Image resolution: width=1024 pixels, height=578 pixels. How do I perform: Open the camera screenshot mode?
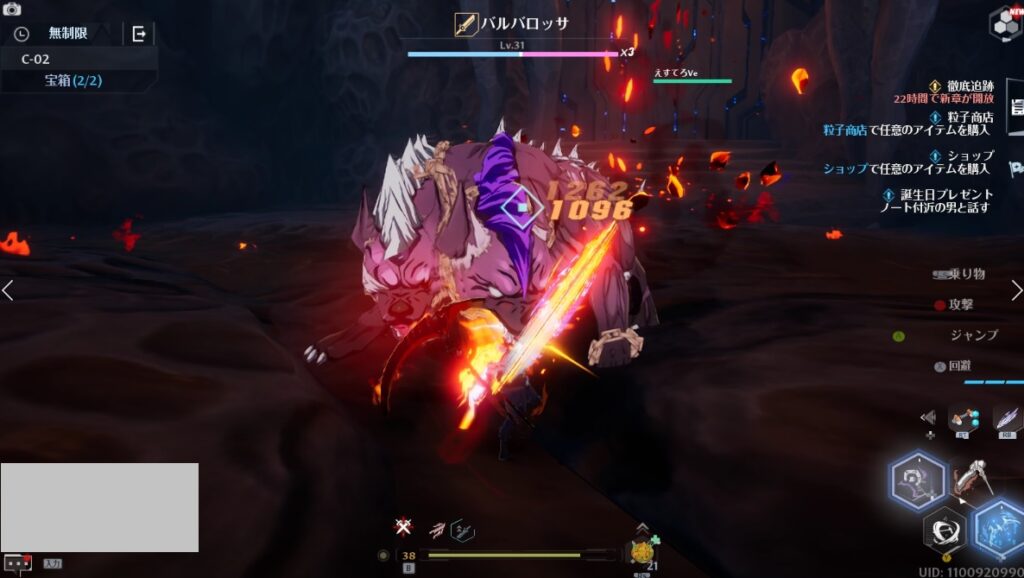coord(12,9)
